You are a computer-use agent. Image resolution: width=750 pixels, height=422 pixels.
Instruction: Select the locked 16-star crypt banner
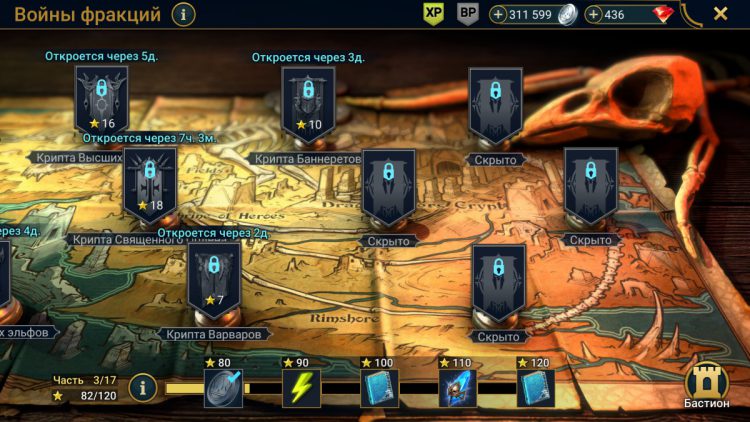click(x=102, y=99)
